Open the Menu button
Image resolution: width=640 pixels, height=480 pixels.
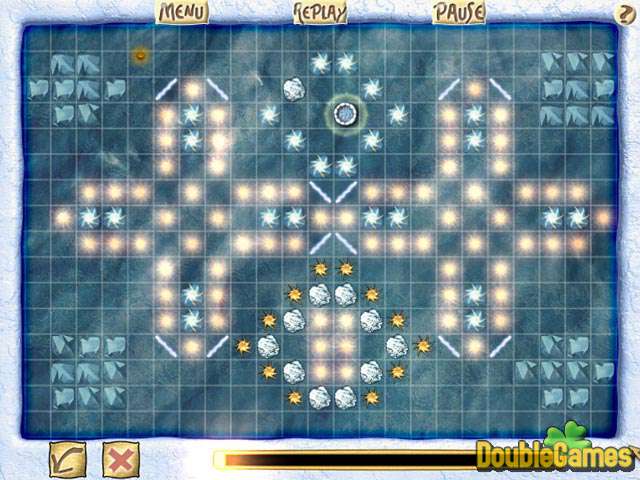pyautogui.click(x=182, y=12)
